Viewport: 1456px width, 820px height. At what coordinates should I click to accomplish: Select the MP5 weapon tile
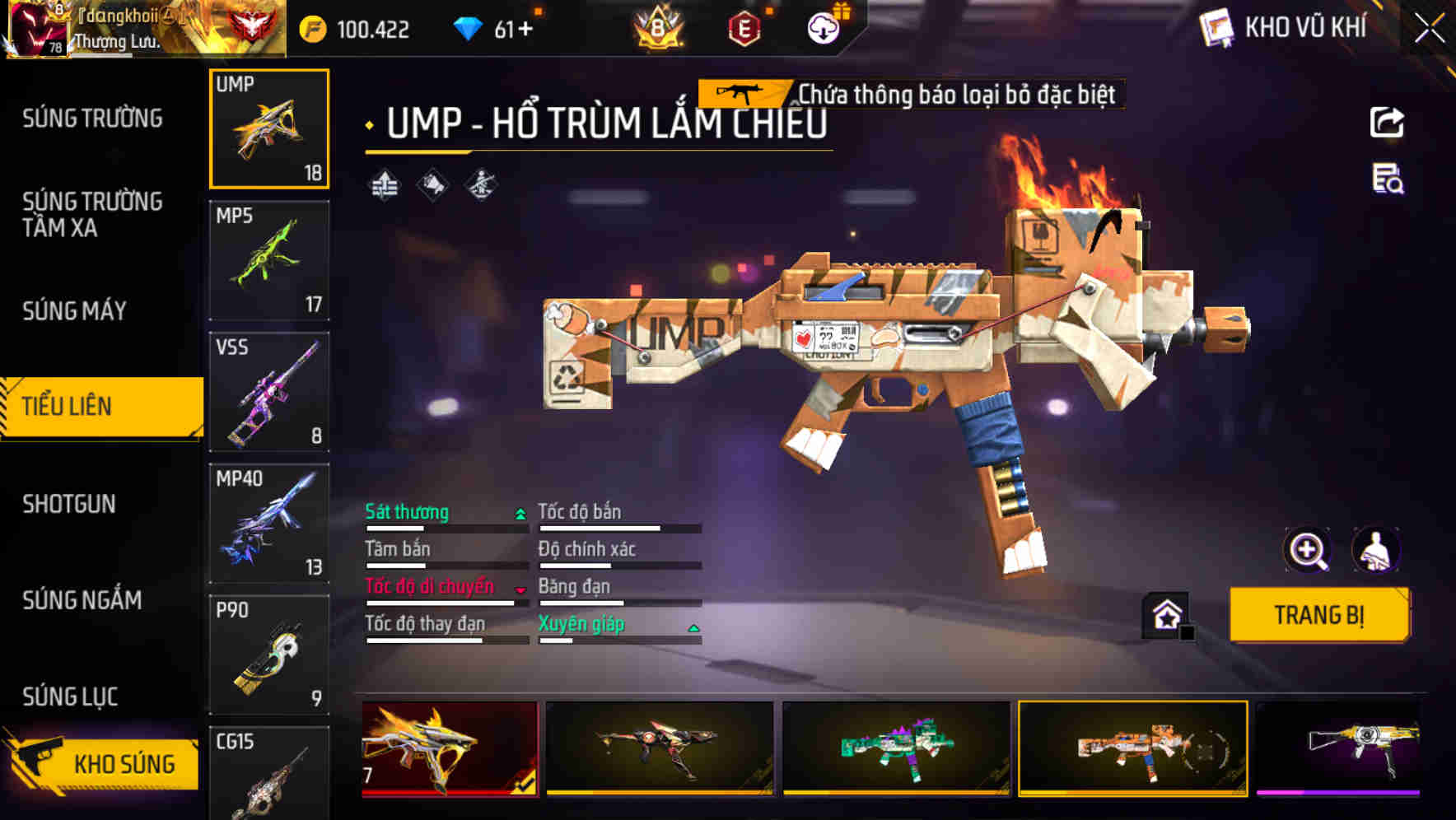269,260
